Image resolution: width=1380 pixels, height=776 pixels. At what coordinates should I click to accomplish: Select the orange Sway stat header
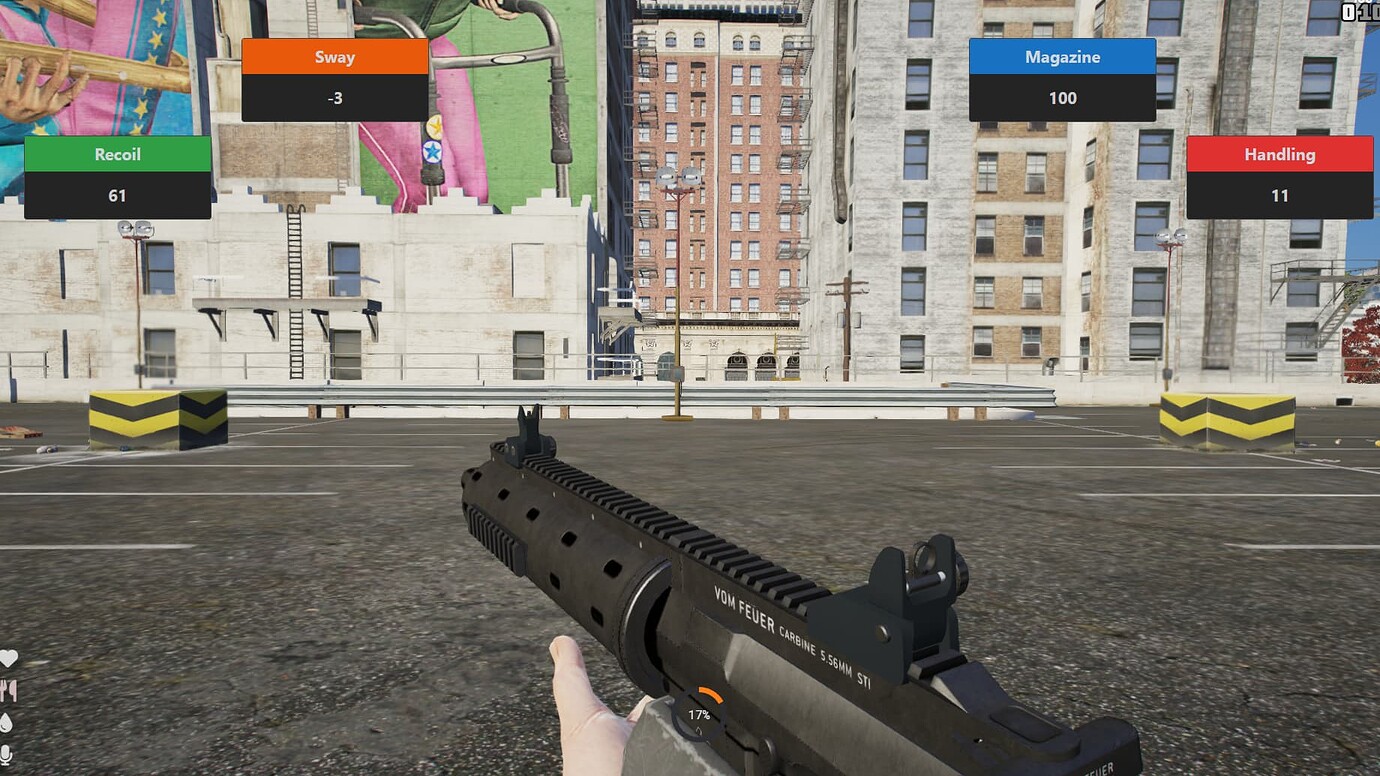tap(335, 57)
